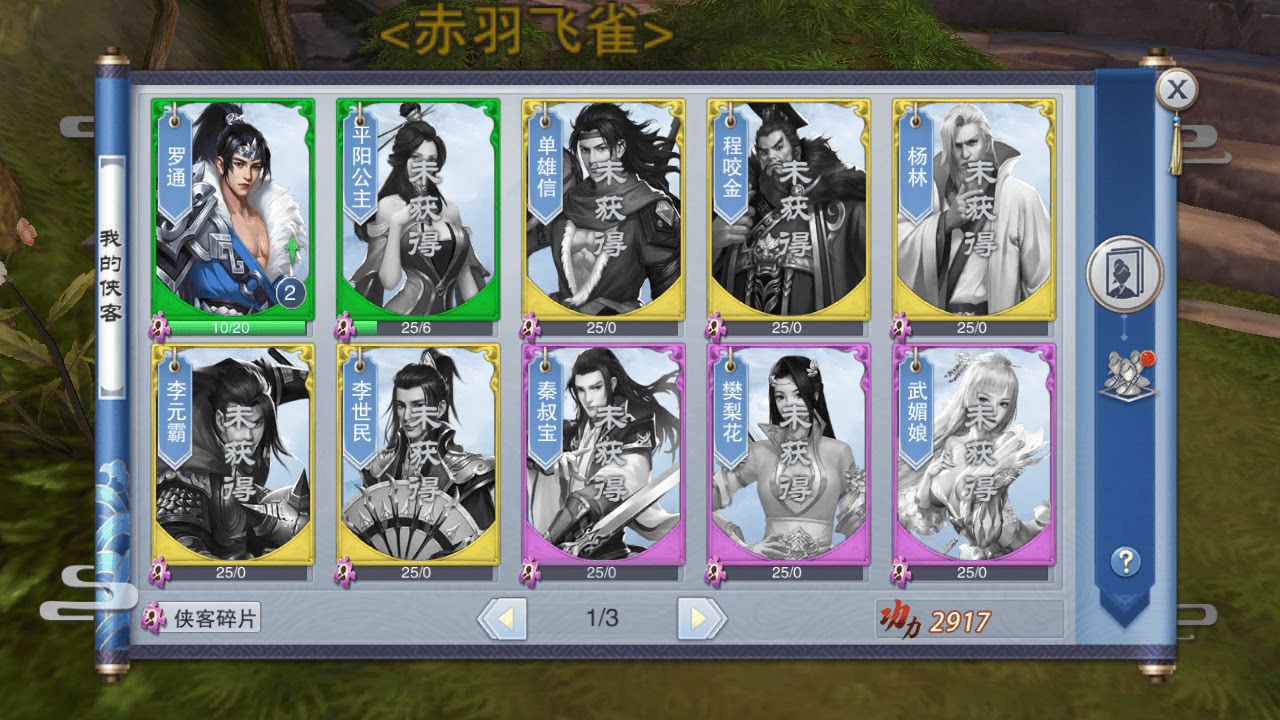Click 罗通's 10/20 fragment progress bar
This screenshot has height=720, width=1280.
230,327
